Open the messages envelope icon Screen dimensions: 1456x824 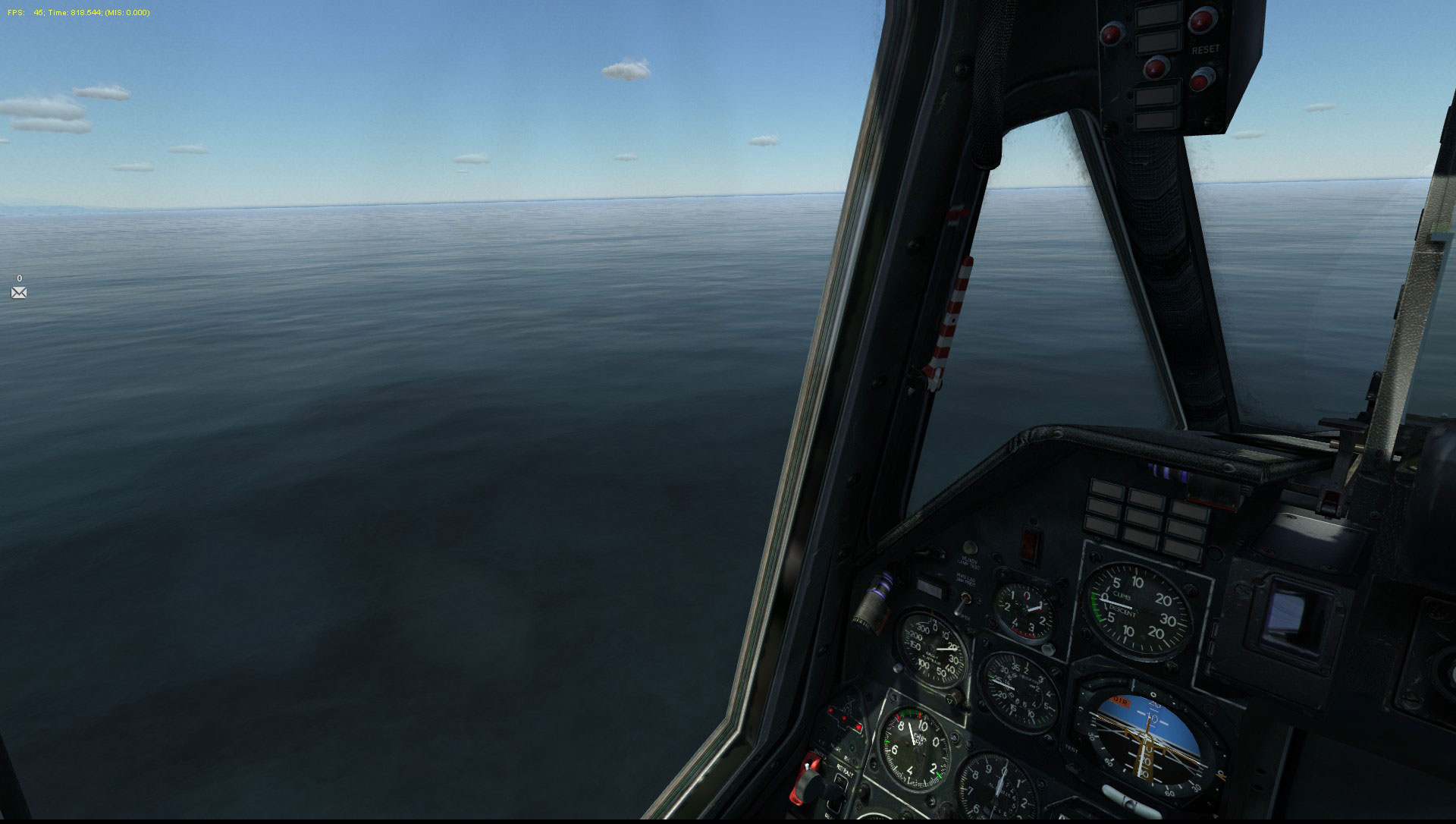[19, 293]
